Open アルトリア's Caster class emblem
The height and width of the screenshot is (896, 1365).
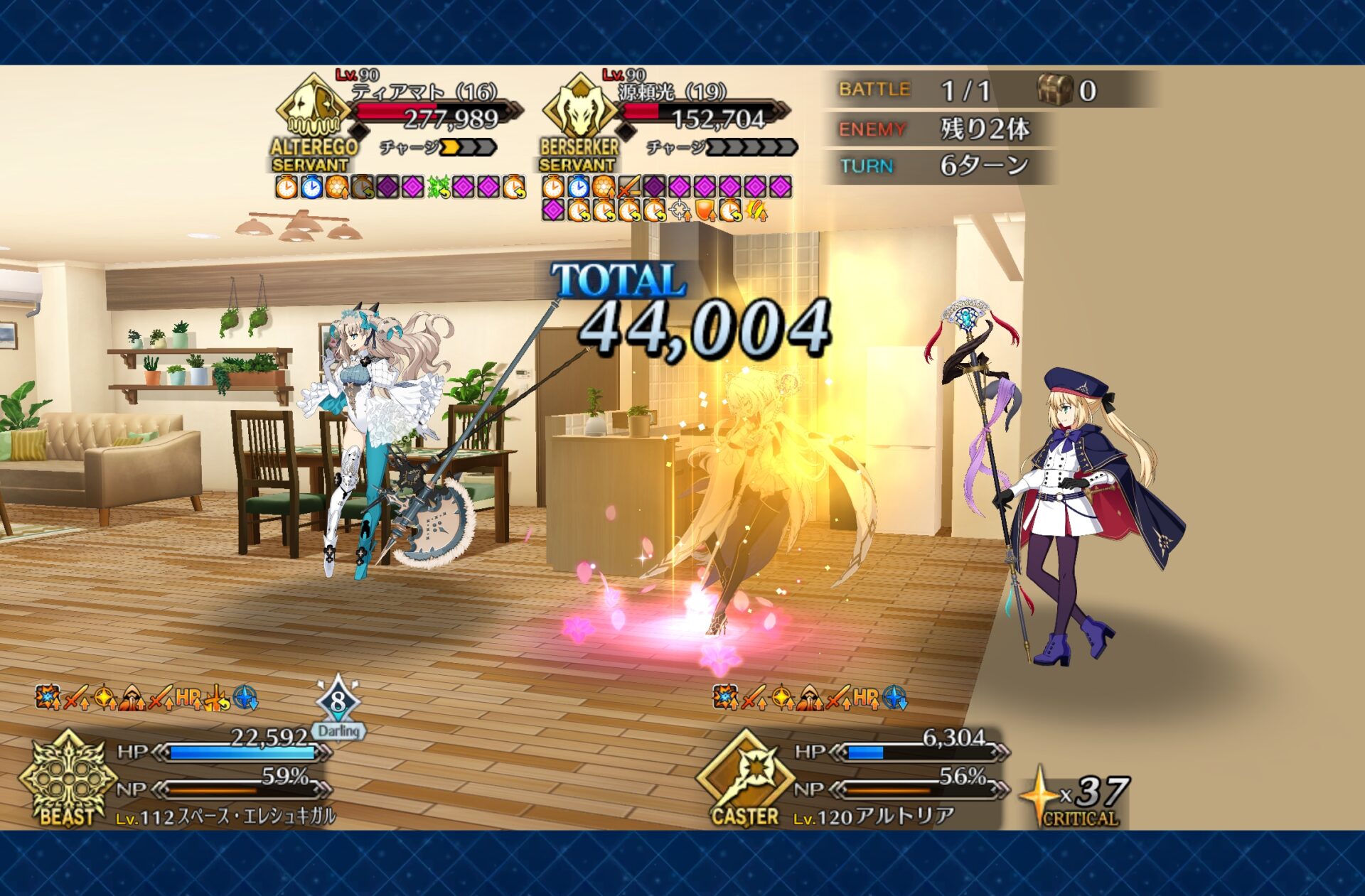[745, 779]
